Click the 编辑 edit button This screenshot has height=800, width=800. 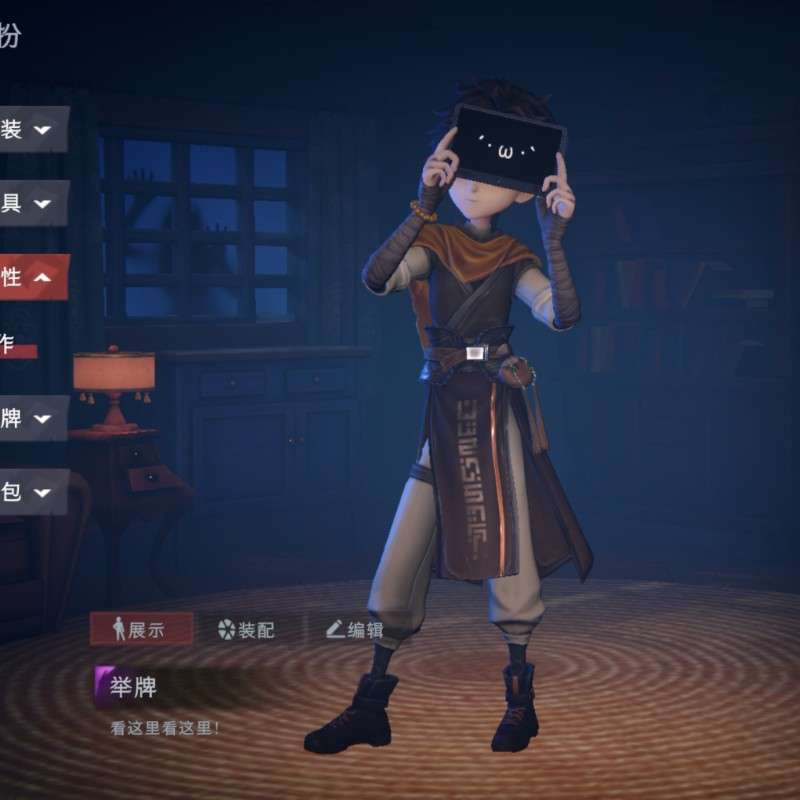coord(355,629)
